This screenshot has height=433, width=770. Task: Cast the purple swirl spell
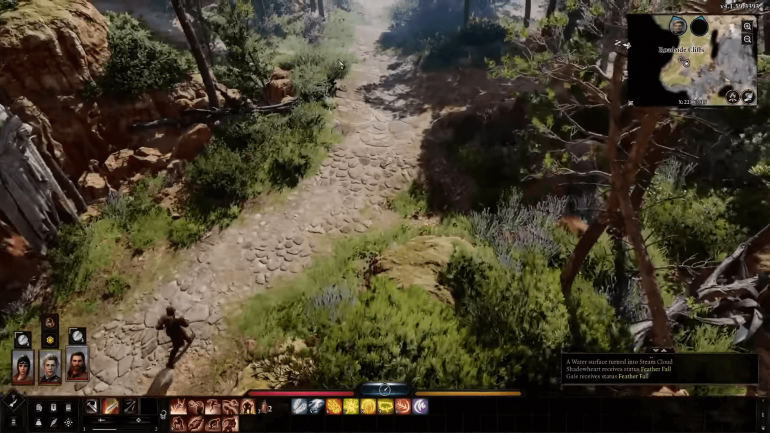tap(420, 406)
